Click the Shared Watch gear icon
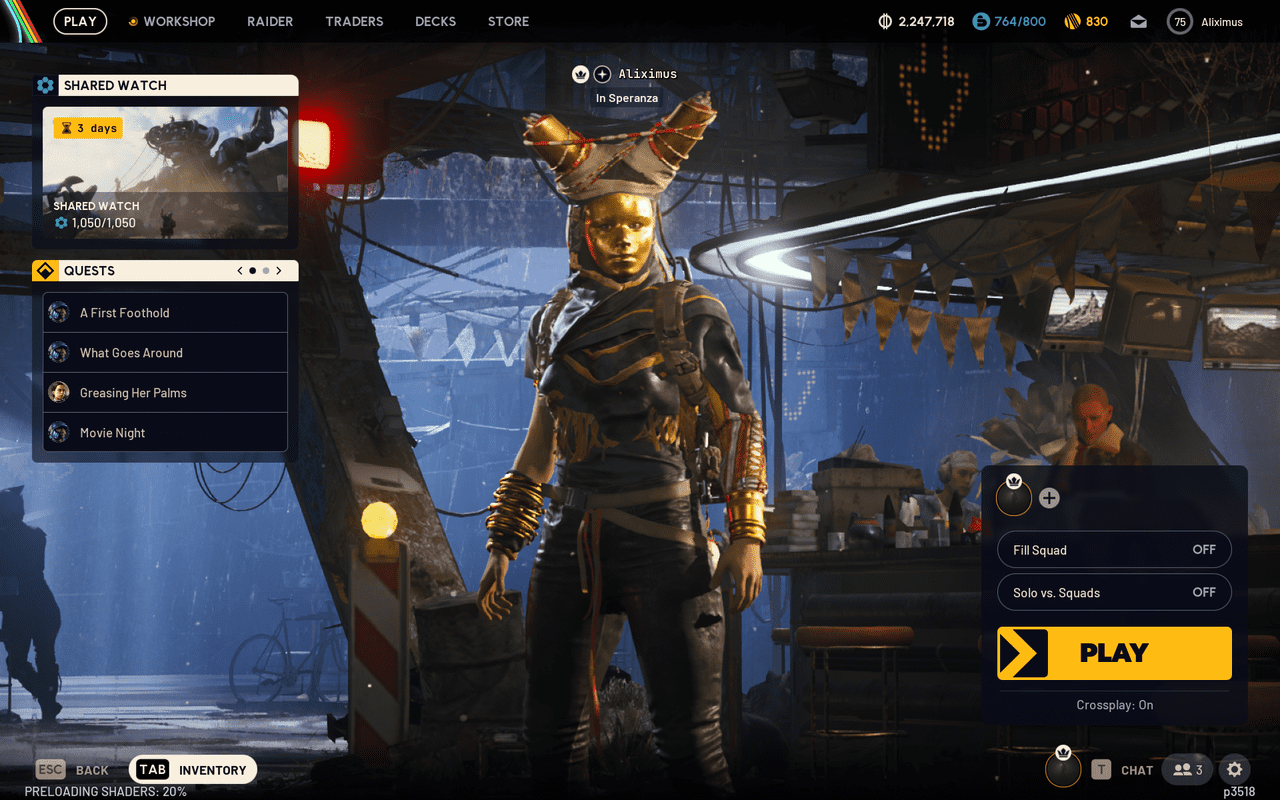The height and width of the screenshot is (800, 1280). 45,85
